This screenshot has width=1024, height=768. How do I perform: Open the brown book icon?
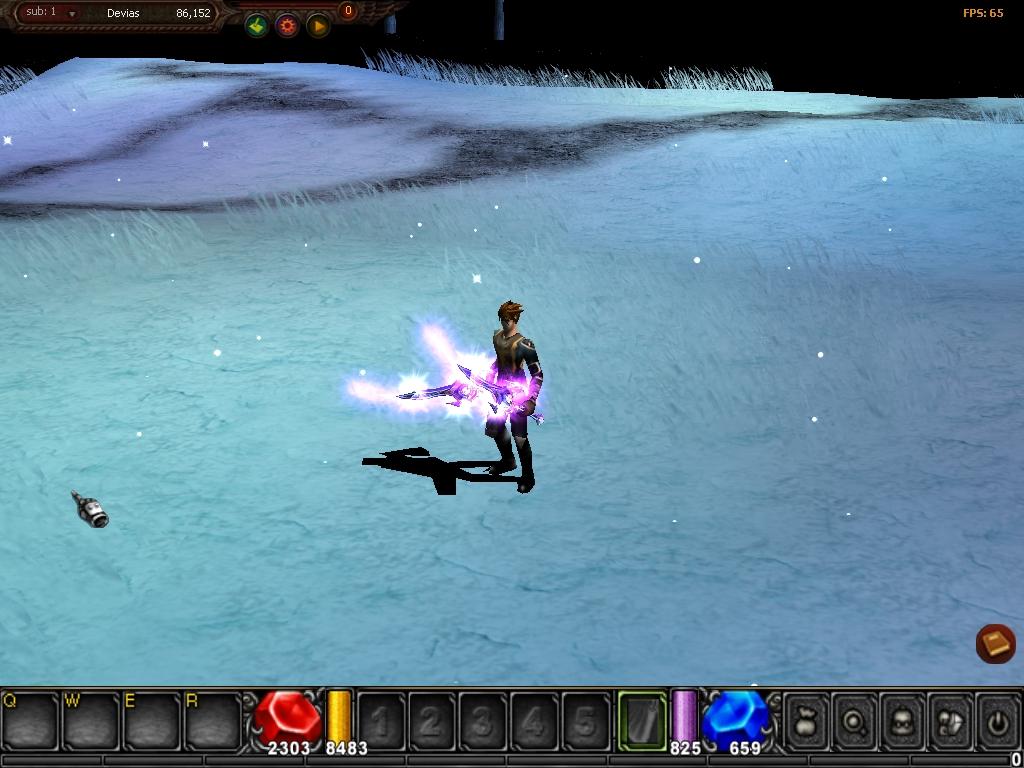[x=995, y=643]
